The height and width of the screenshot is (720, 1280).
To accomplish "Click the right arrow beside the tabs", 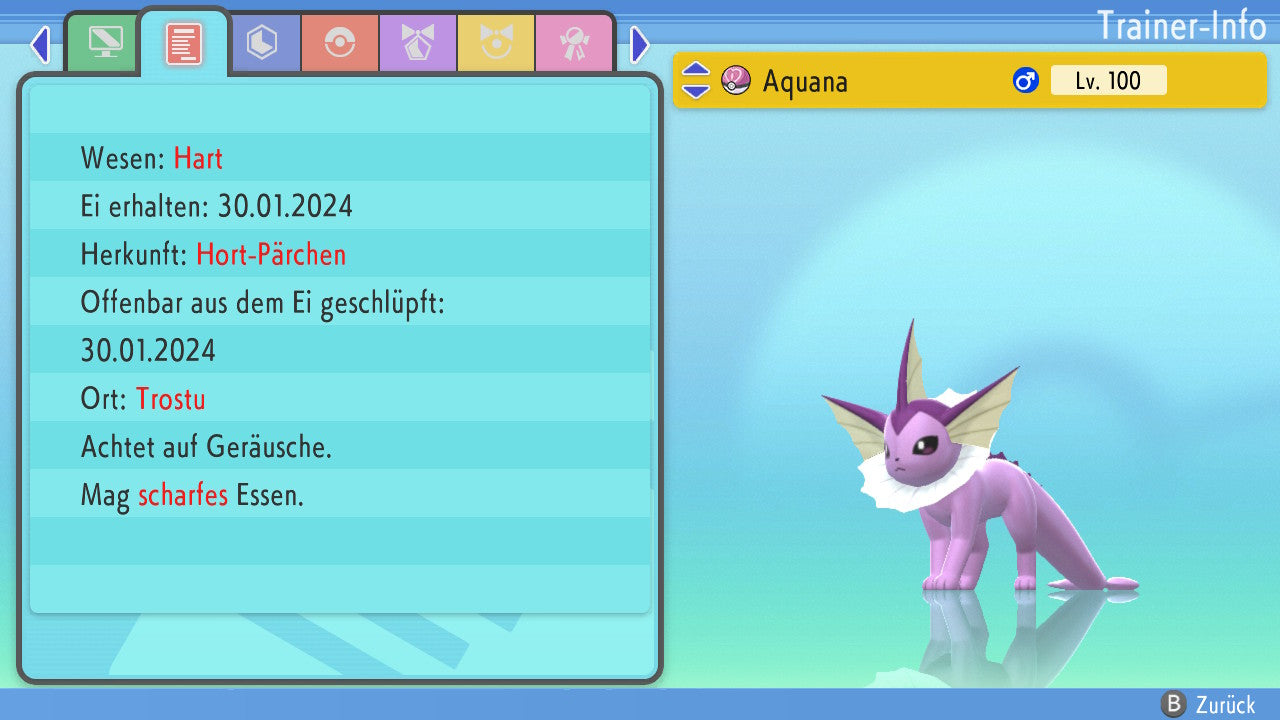I will pos(640,44).
